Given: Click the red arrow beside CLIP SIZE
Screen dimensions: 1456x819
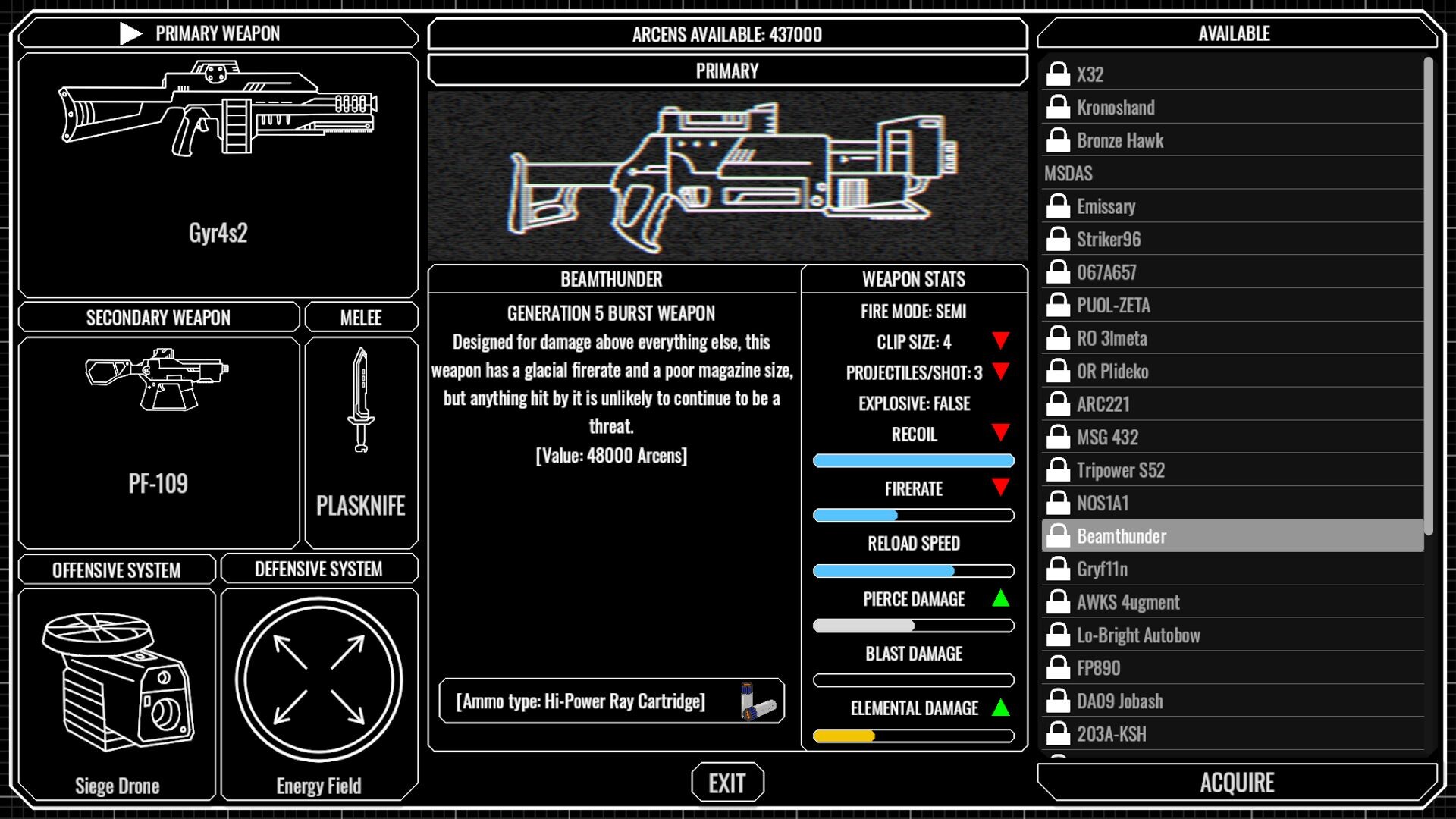Looking at the screenshot, I should click(x=999, y=342).
